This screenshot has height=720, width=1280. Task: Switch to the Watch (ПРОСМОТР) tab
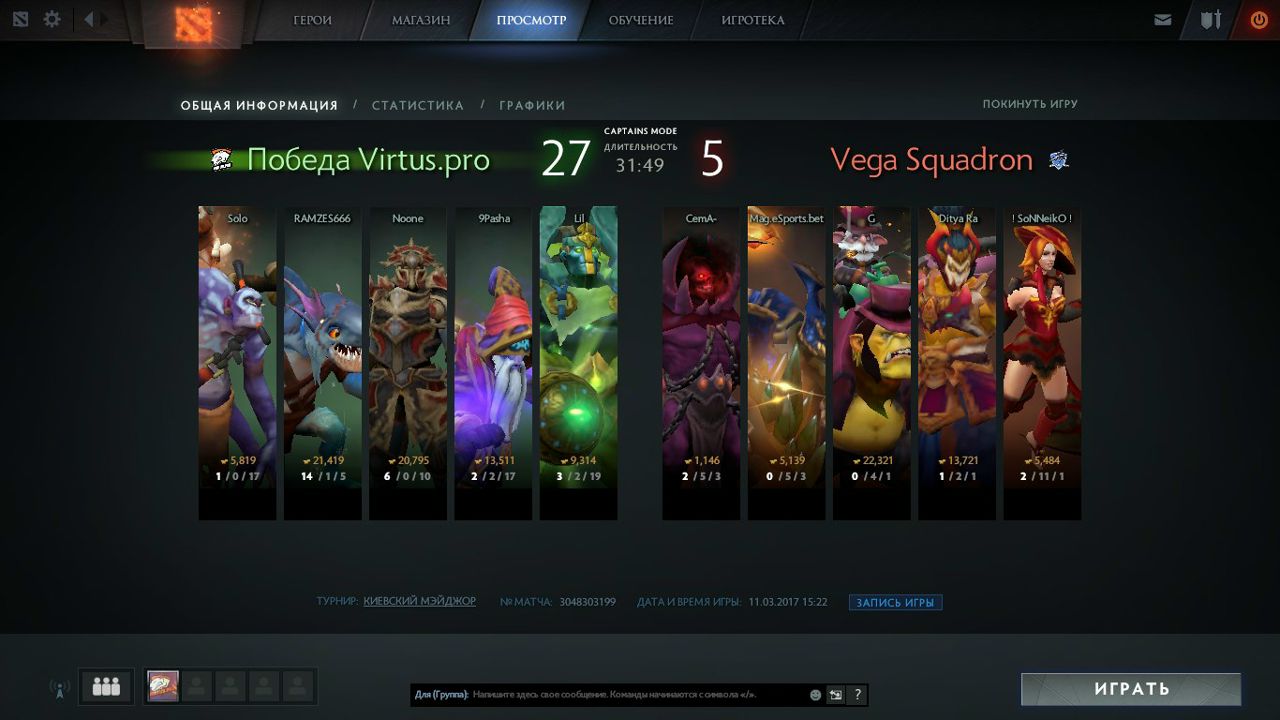click(530, 20)
